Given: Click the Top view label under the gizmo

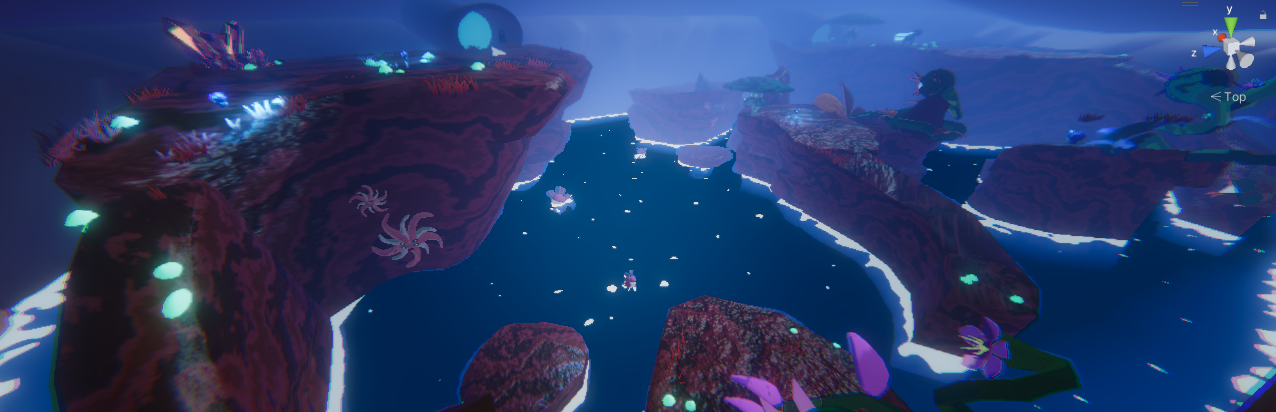Looking at the screenshot, I should pyautogui.click(x=1229, y=97).
